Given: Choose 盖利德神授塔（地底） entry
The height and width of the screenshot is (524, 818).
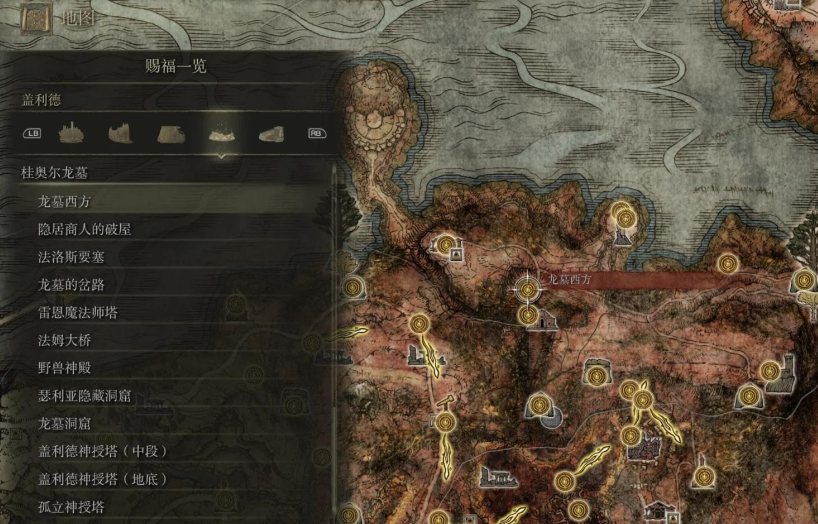Looking at the screenshot, I should point(103,479).
